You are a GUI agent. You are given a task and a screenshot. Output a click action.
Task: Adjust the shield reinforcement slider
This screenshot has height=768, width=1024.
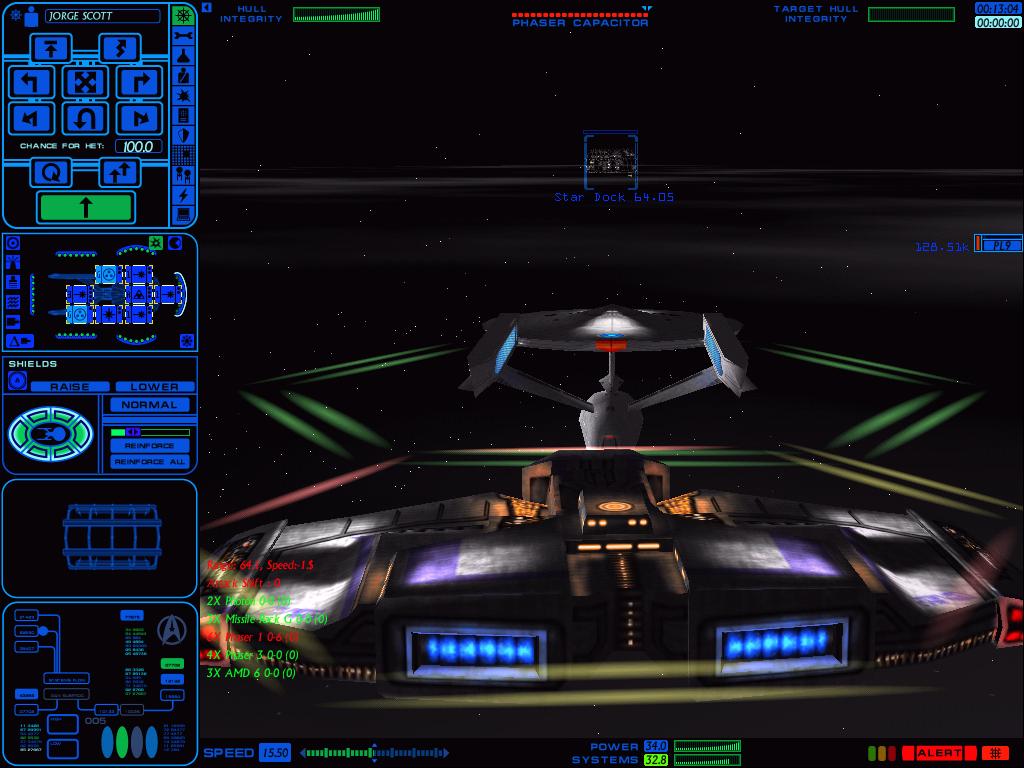pos(150,432)
